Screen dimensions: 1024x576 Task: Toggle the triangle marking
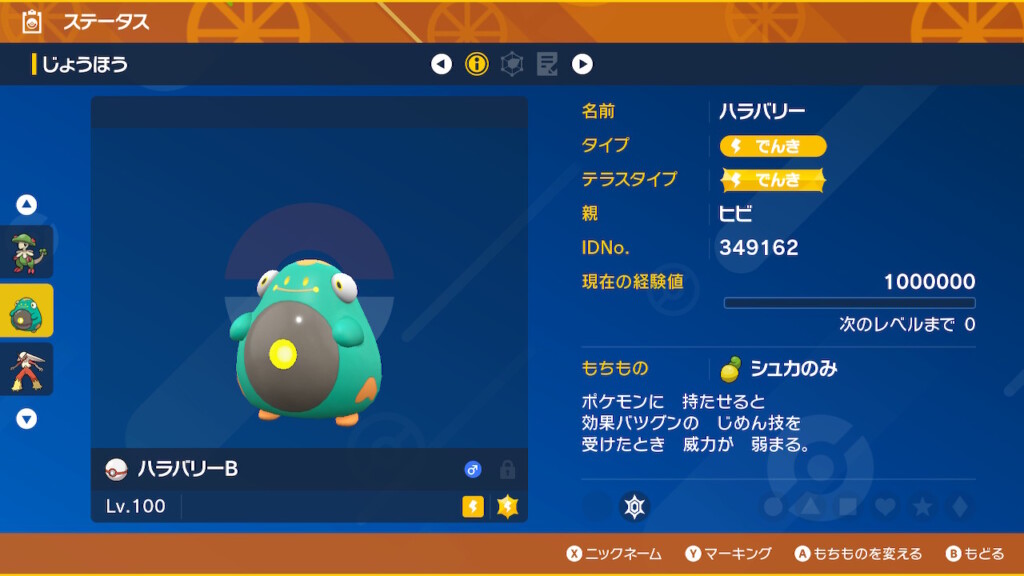click(810, 507)
